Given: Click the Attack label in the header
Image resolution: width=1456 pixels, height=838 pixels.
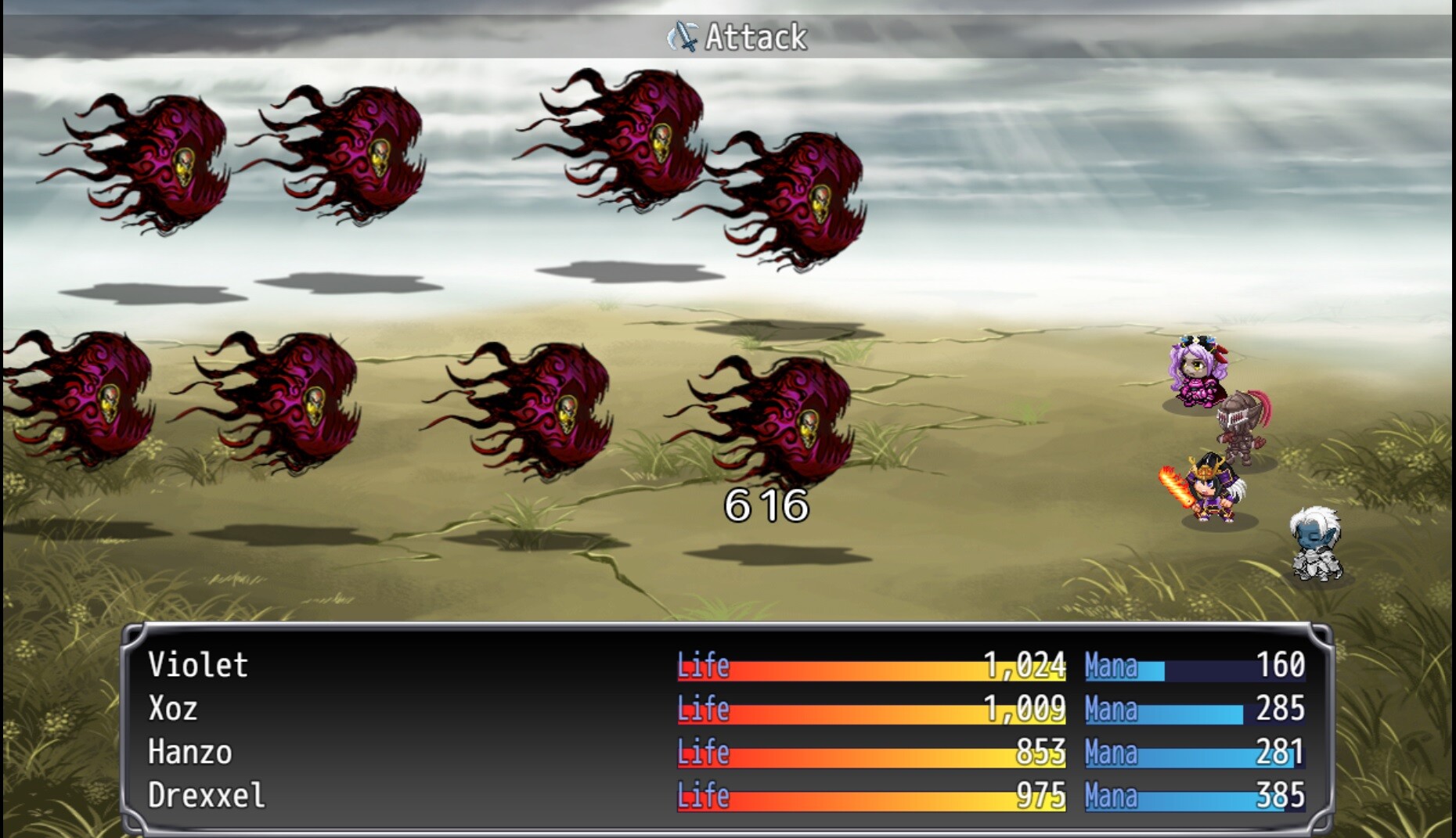Looking at the screenshot, I should click(x=754, y=34).
